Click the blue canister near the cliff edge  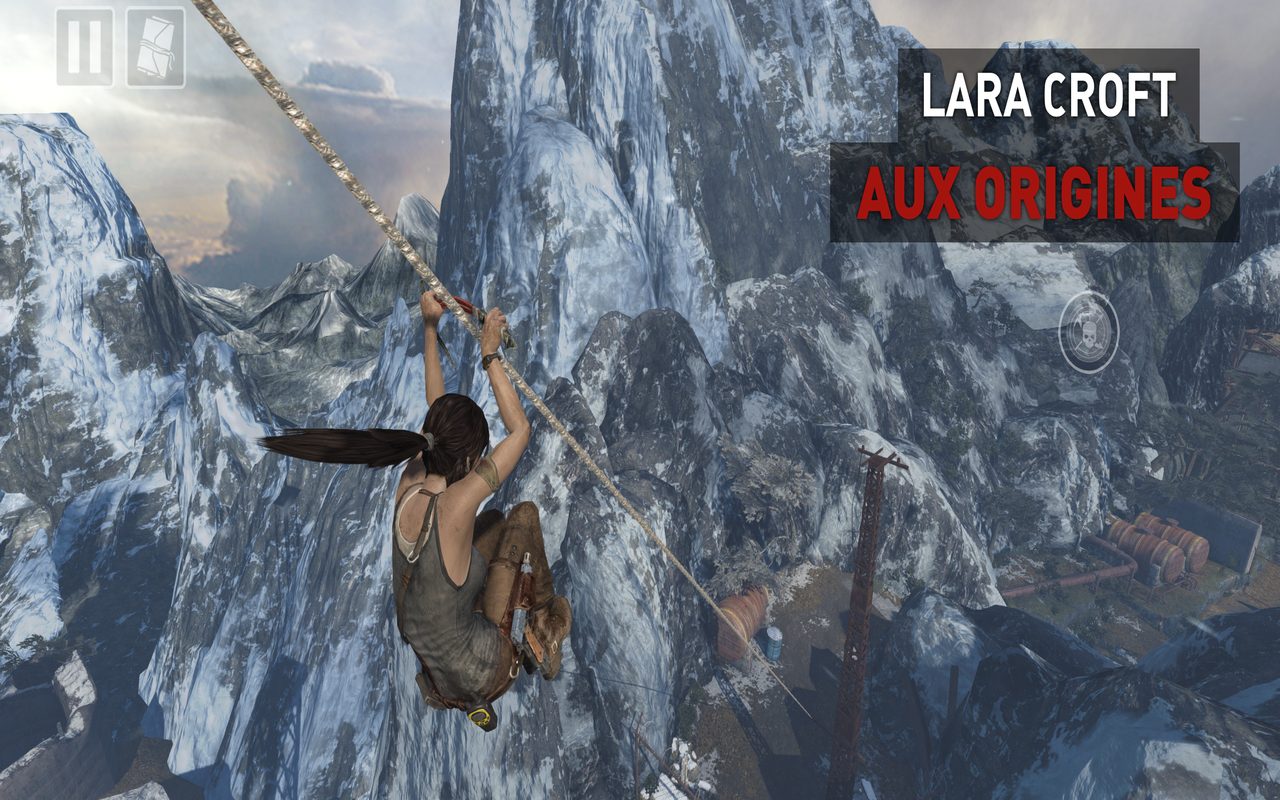click(774, 644)
